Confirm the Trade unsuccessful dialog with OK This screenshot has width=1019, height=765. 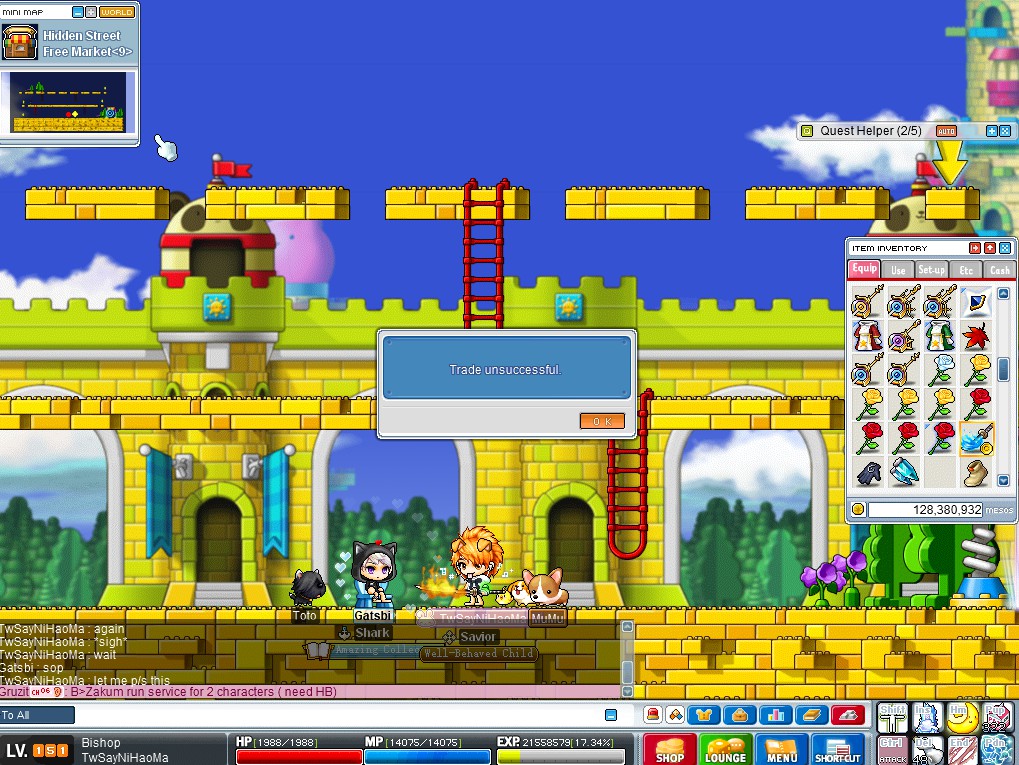pyautogui.click(x=602, y=421)
